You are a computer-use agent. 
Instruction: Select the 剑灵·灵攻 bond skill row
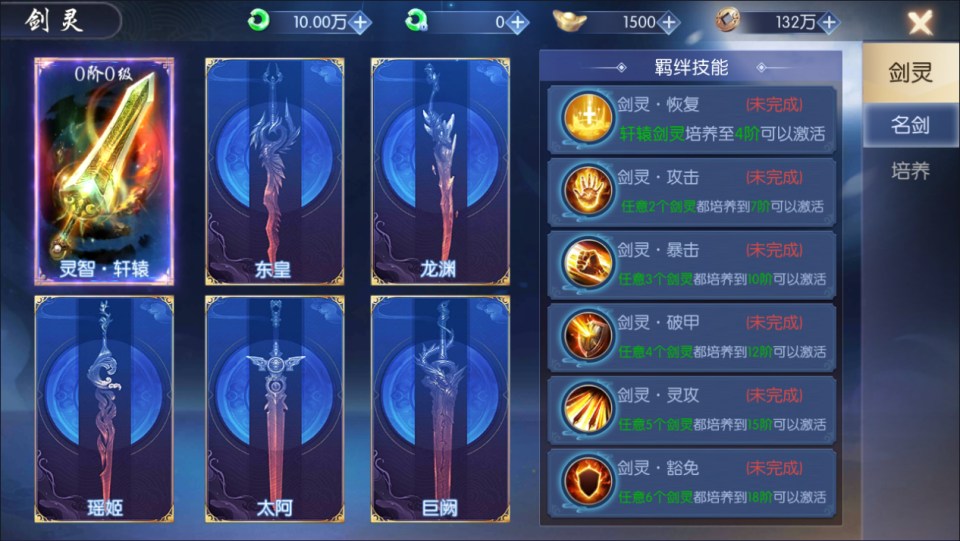click(691, 410)
